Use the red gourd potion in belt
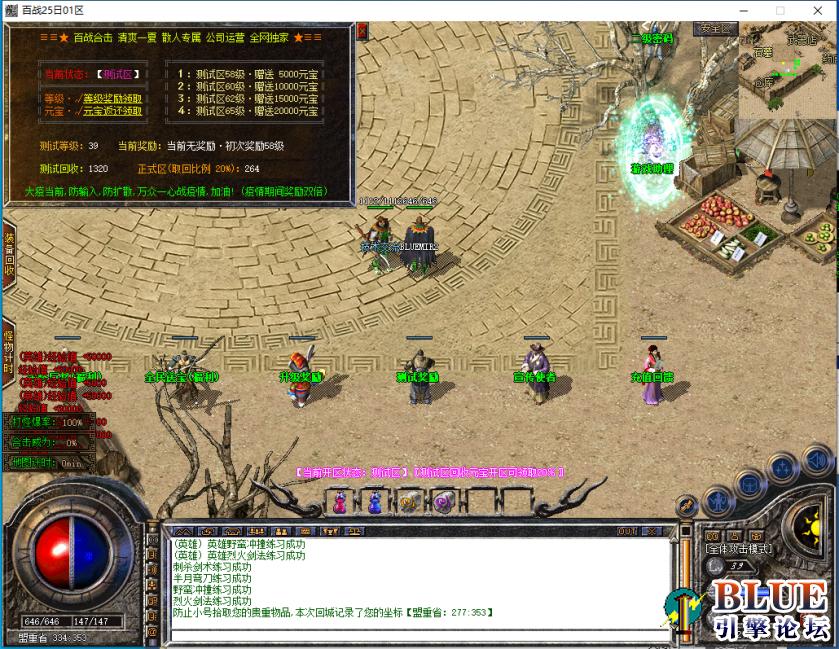Viewport: 839px width, 649px height. tap(340, 502)
